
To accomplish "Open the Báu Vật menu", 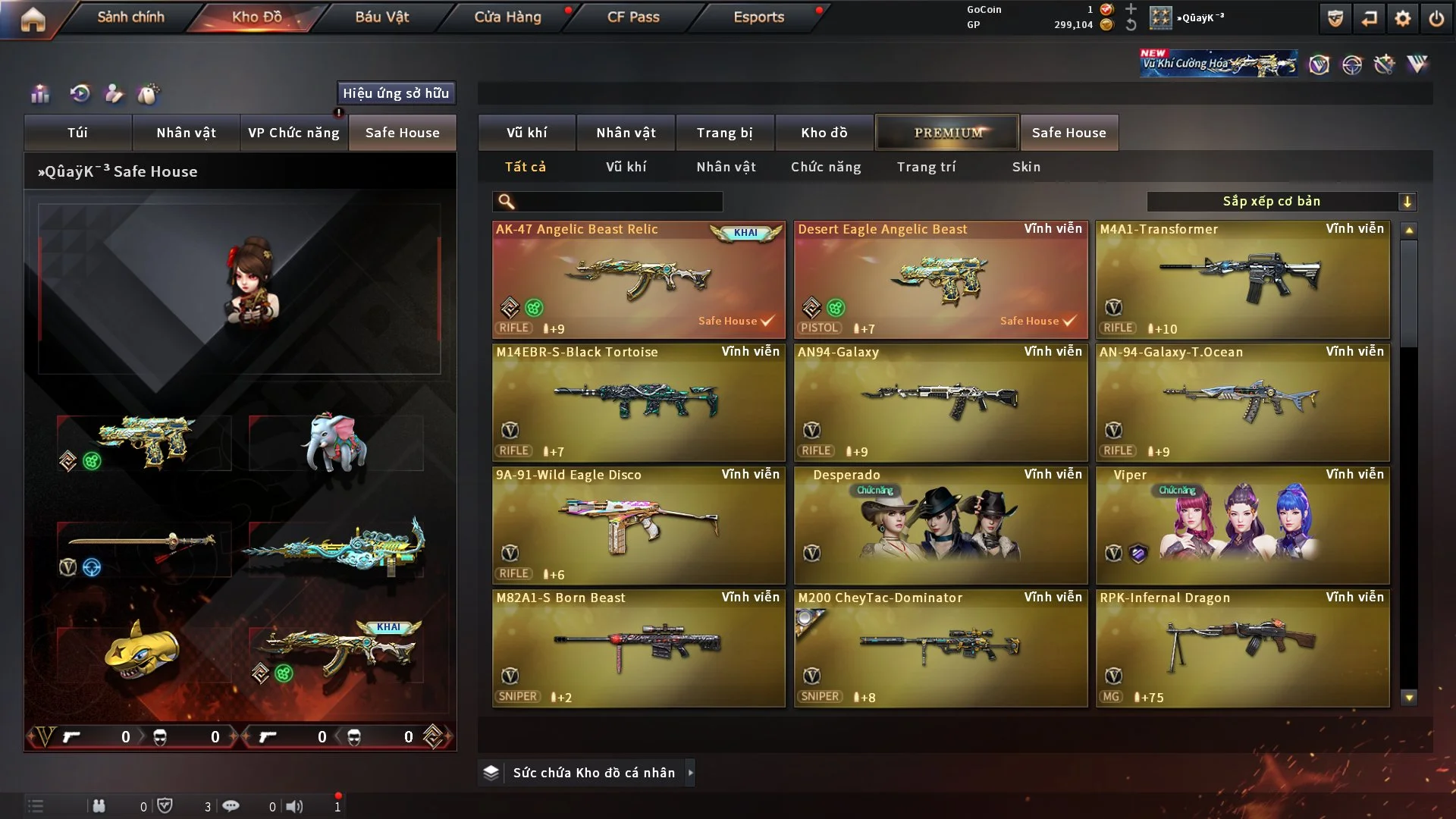I will tap(381, 17).
